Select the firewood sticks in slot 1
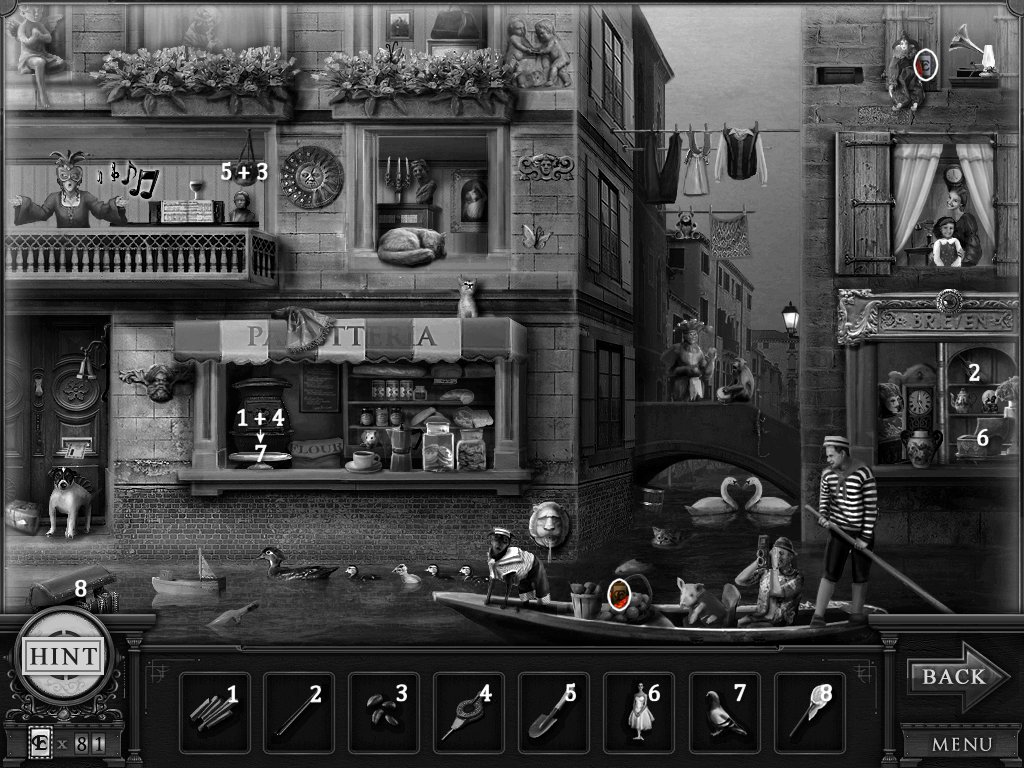This screenshot has height=768, width=1024. pos(212,713)
